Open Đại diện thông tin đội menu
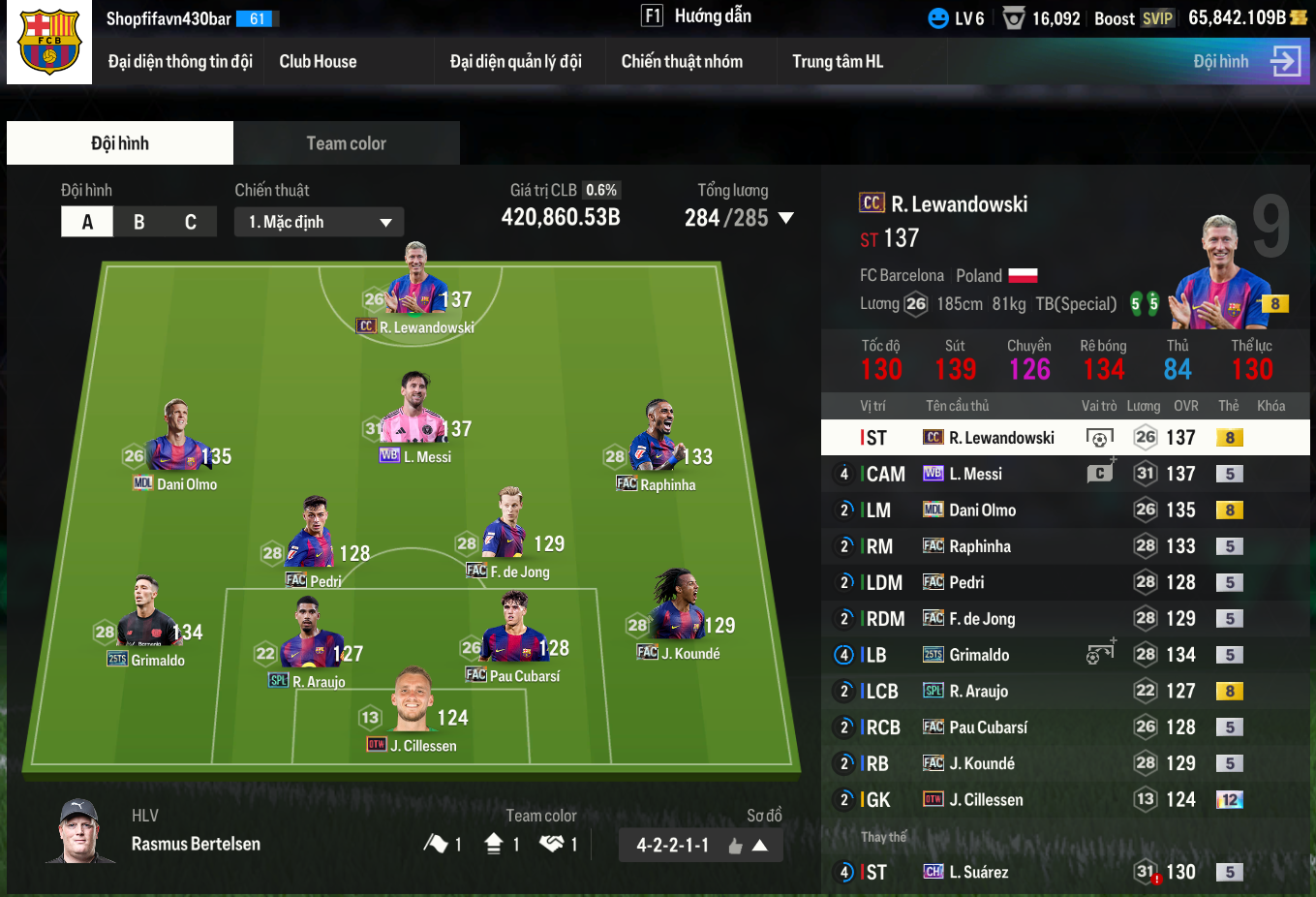Screen dimensions: 1316x897 (180, 62)
